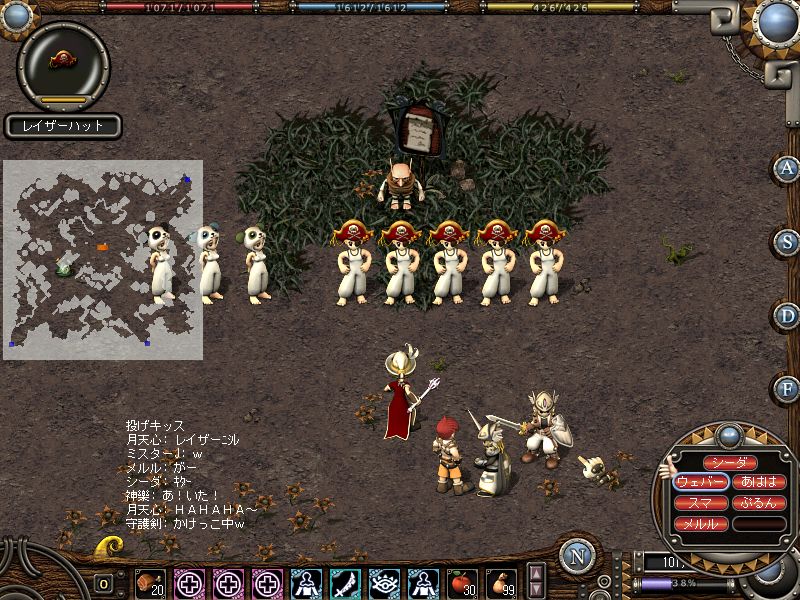800x600 pixels.
Task: Activate the eye skill icon
Action: [x=384, y=582]
